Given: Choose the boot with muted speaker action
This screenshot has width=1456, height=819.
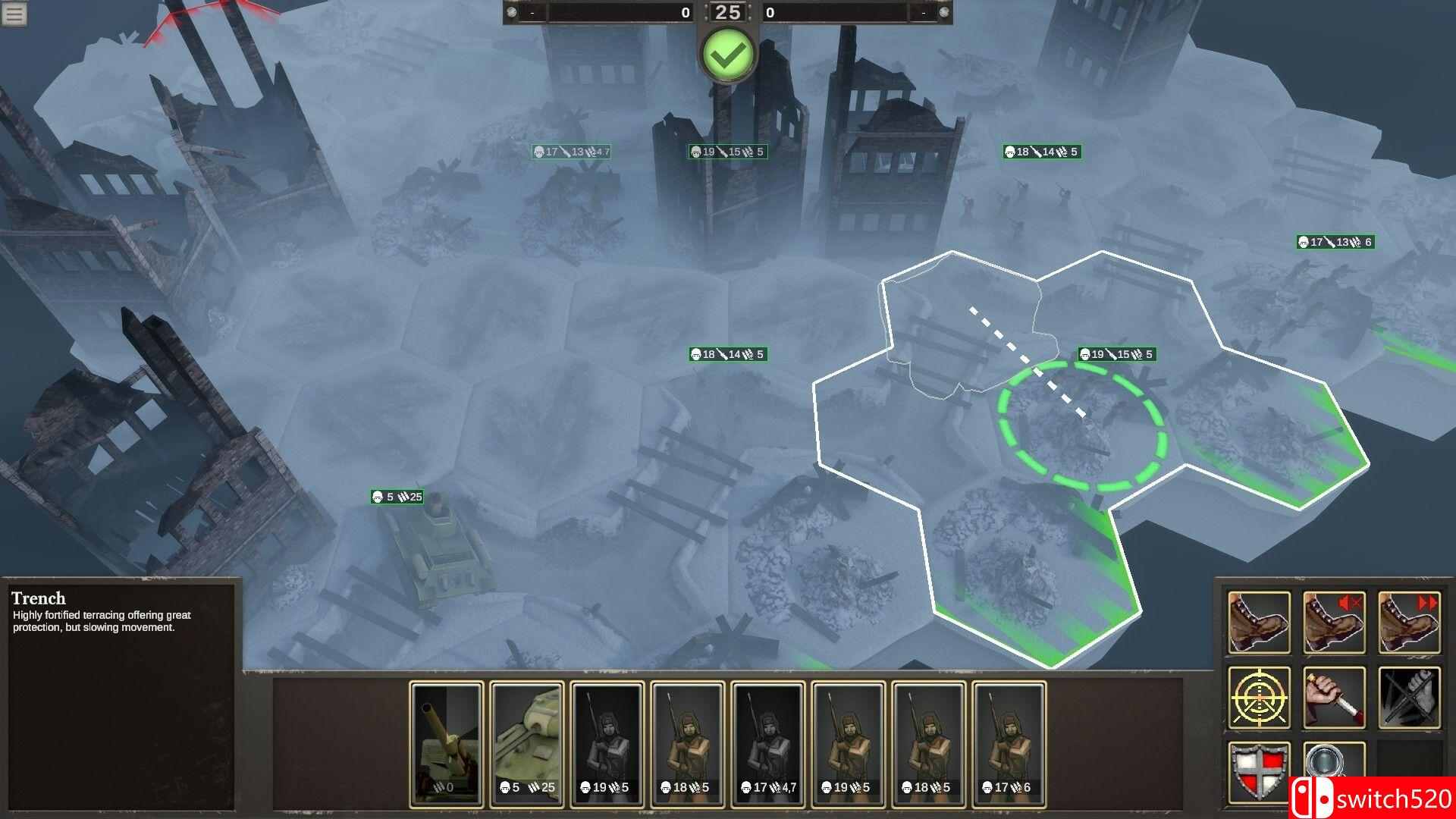Looking at the screenshot, I should (x=1334, y=623).
